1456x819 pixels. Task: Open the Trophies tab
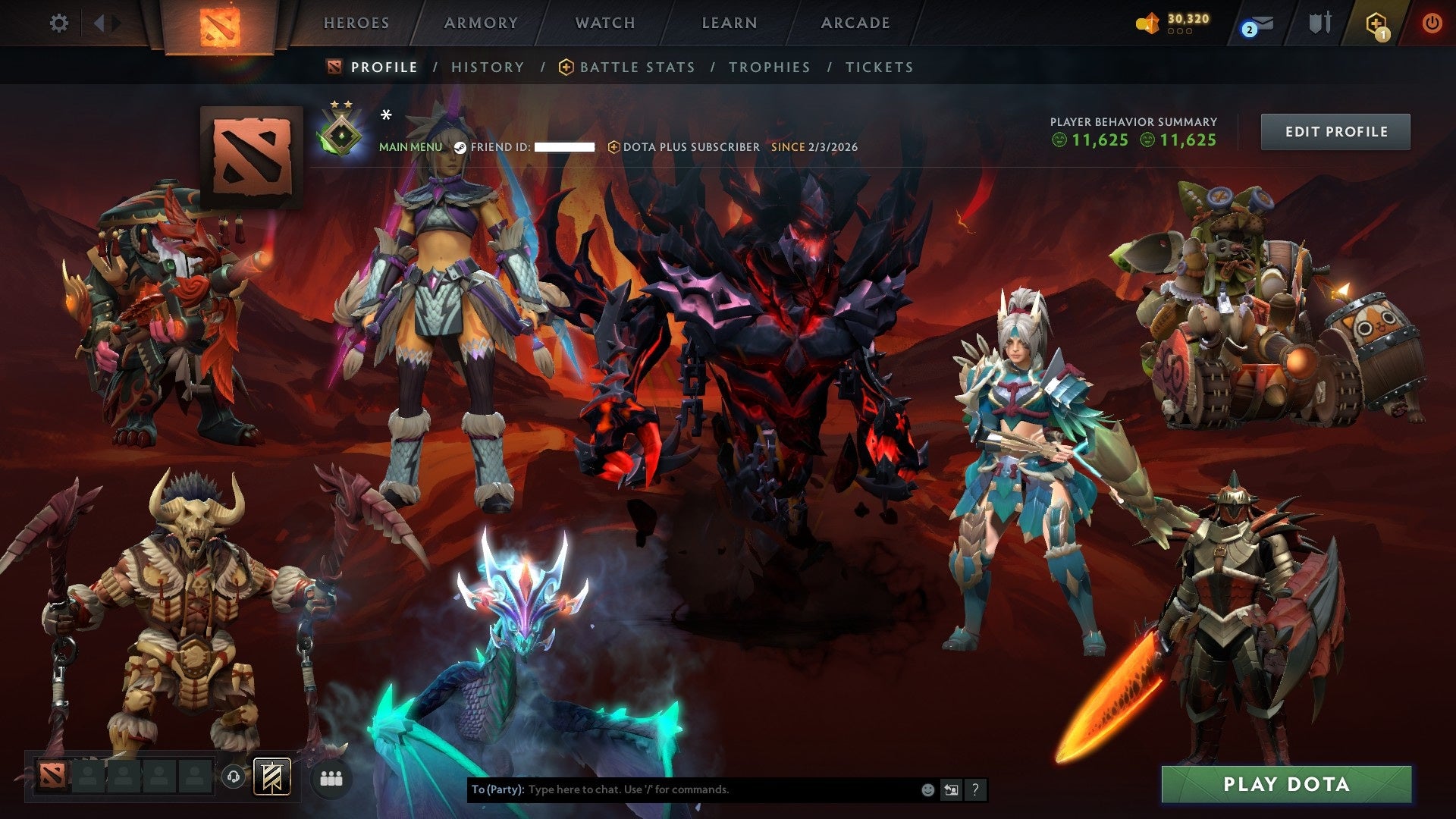(770, 67)
